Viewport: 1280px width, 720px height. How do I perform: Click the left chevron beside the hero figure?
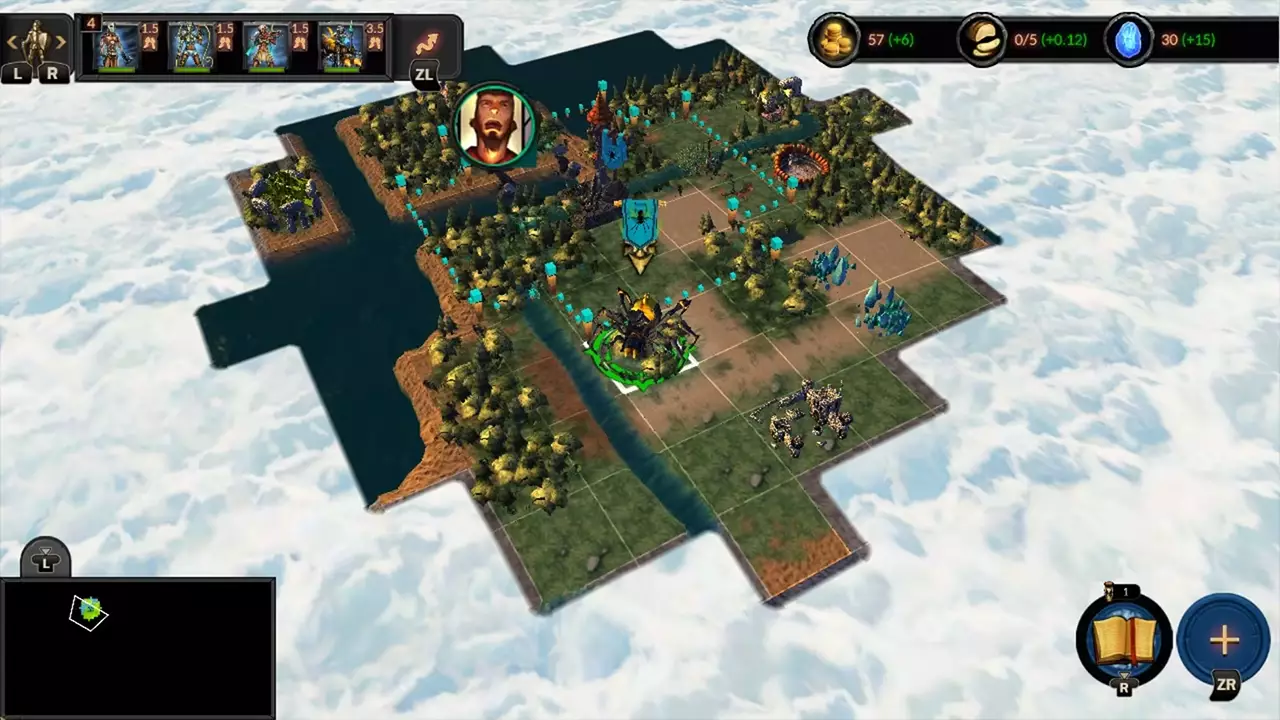(13, 42)
